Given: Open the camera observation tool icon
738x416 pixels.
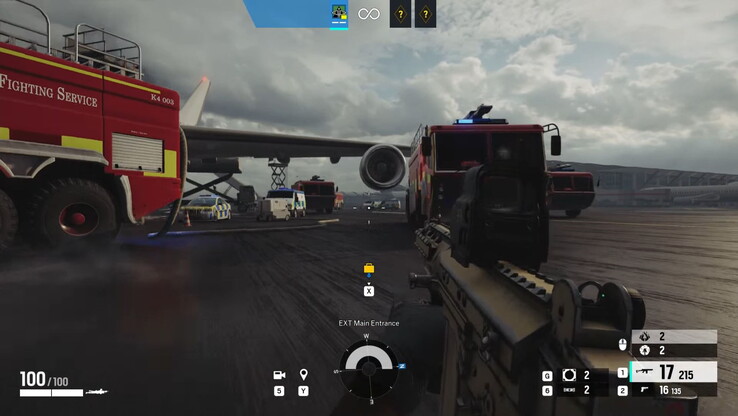Looking at the screenshot, I should coord(279,375).
